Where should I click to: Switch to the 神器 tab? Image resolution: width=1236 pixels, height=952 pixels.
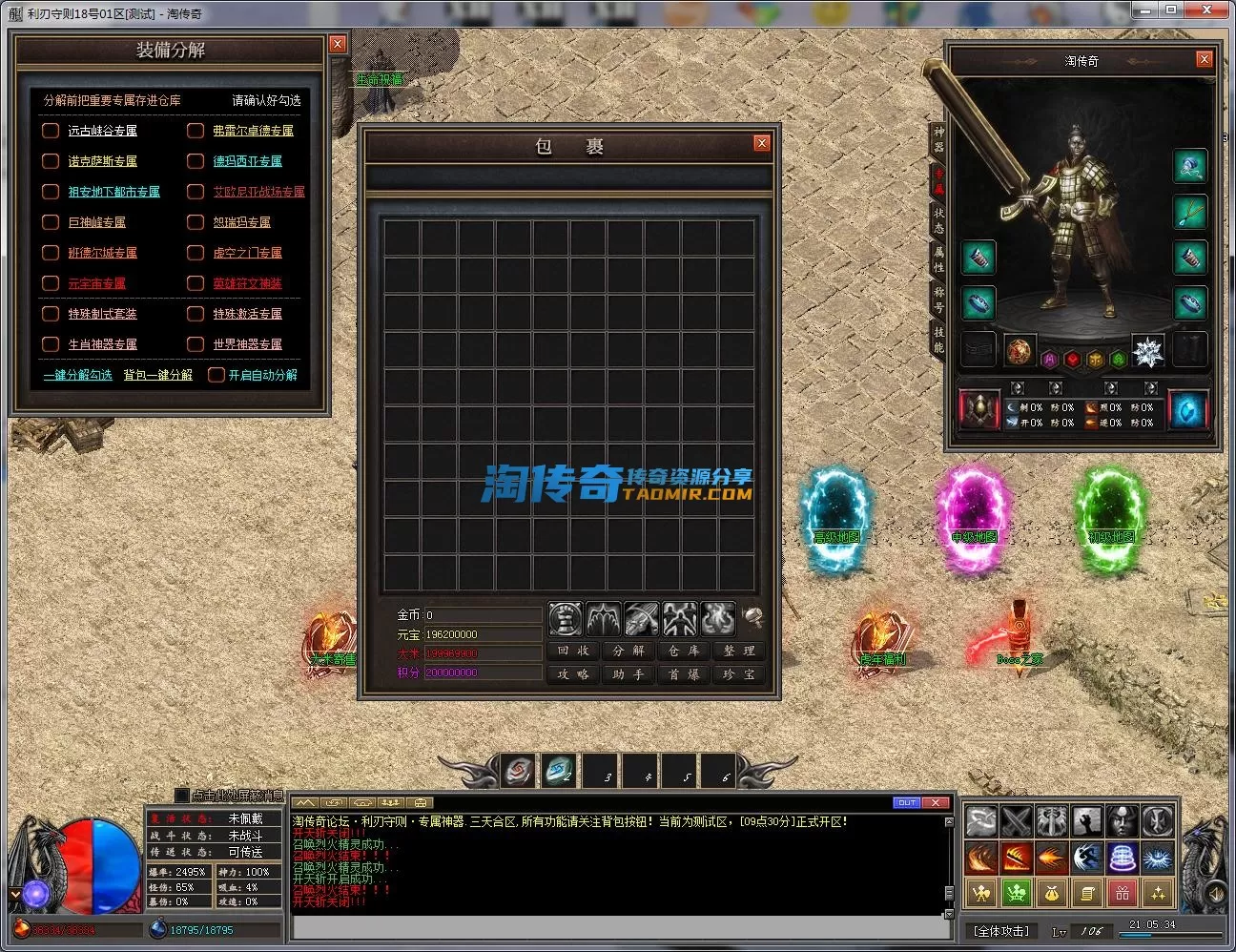coord(938,139)
